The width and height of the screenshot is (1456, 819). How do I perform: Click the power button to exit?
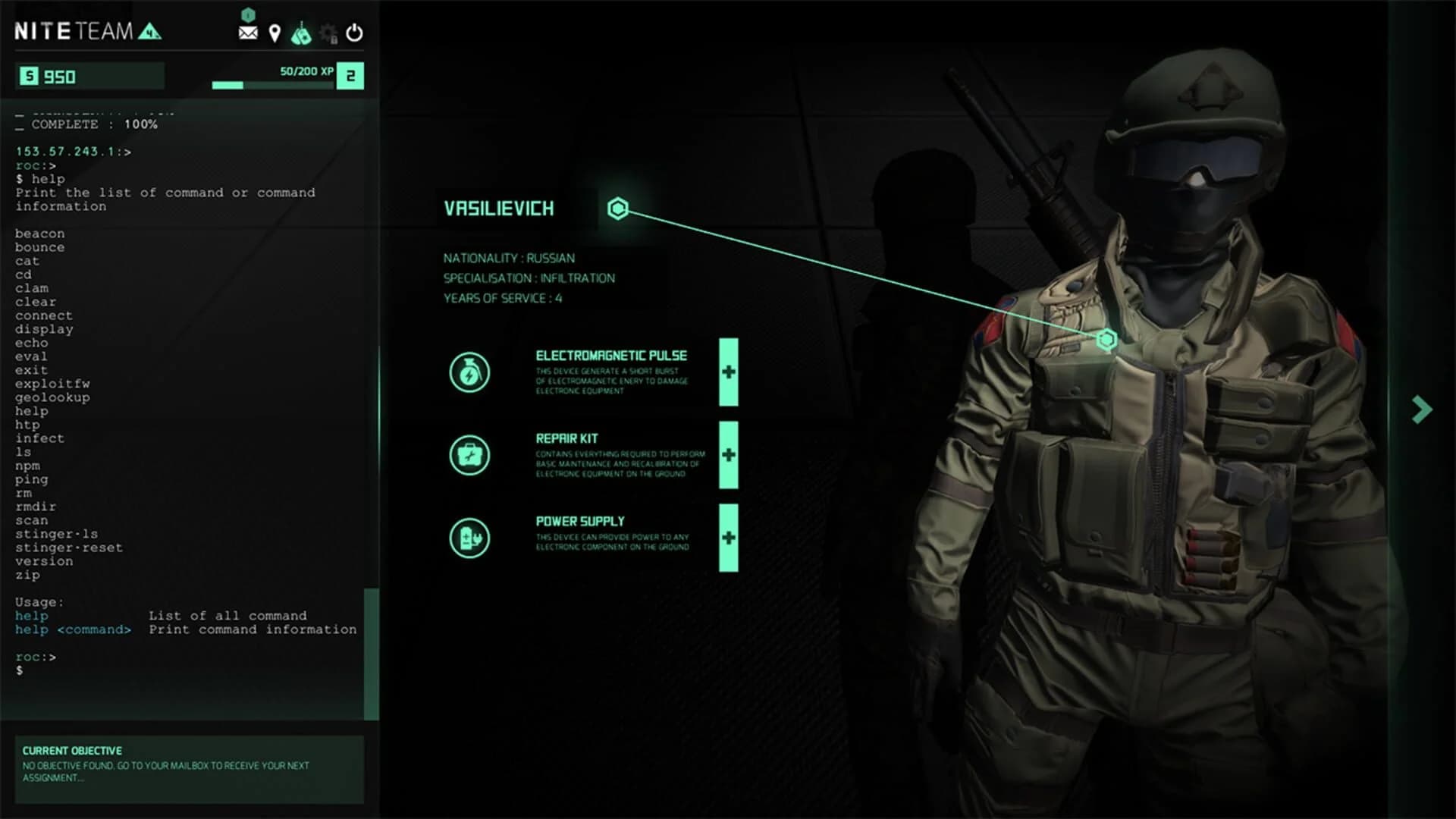[x=353, y=33]
